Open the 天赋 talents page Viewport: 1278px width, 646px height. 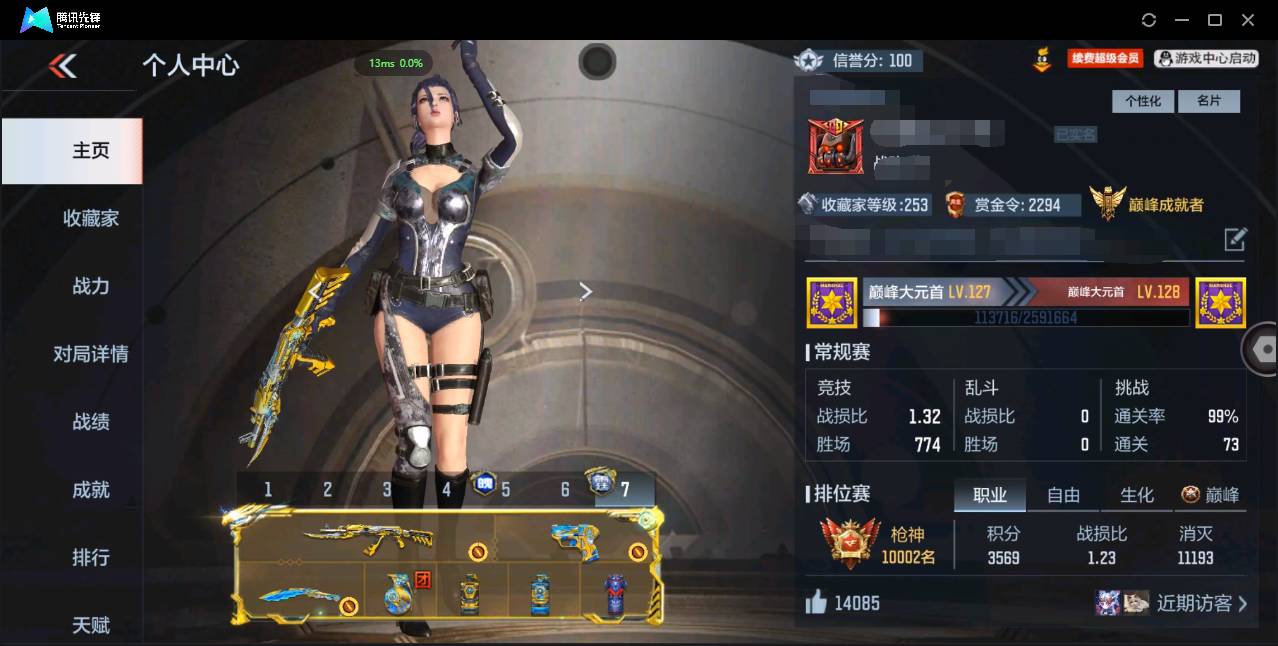[91, 625]
